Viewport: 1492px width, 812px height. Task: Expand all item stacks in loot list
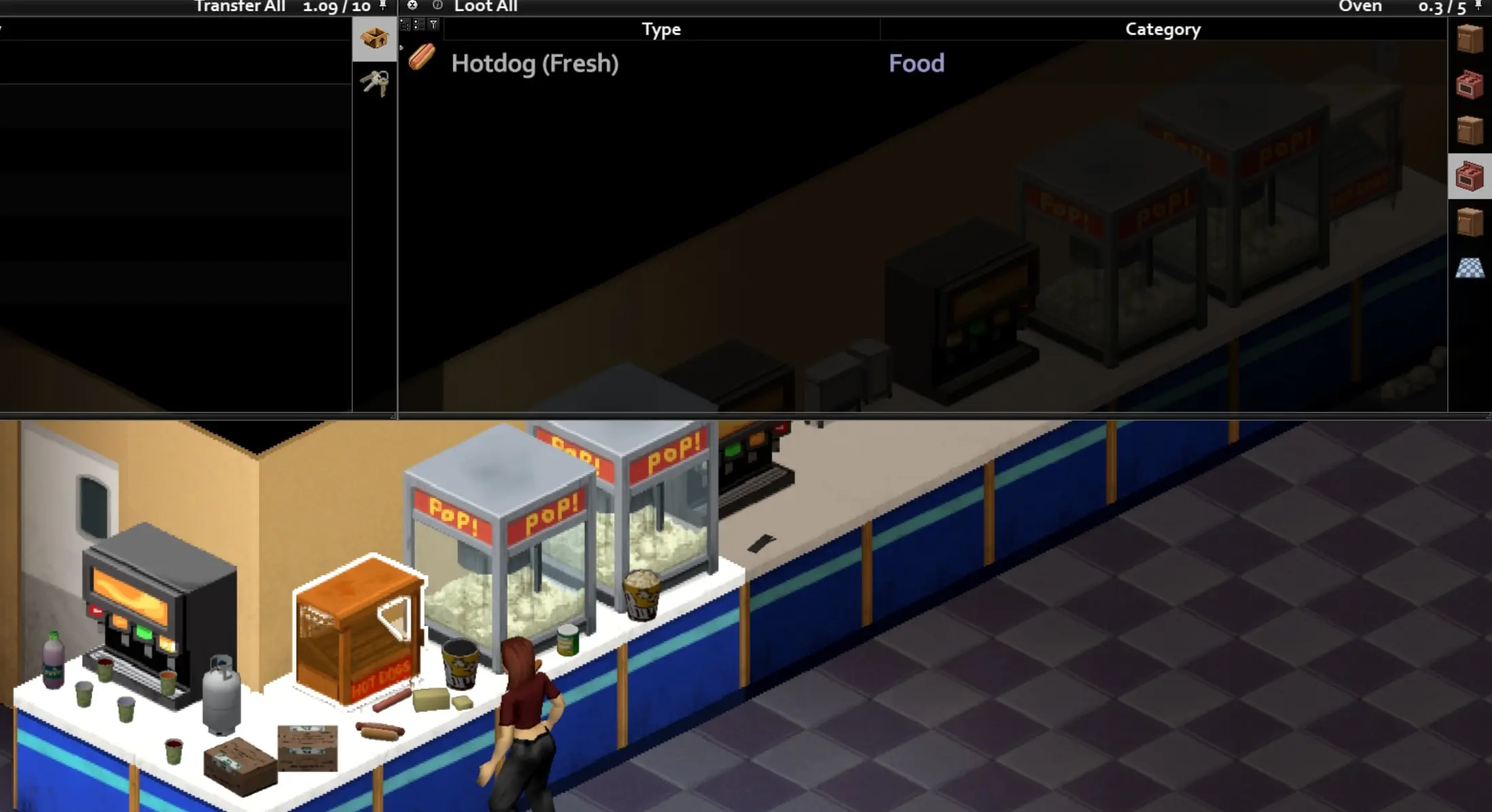[405, 25]
